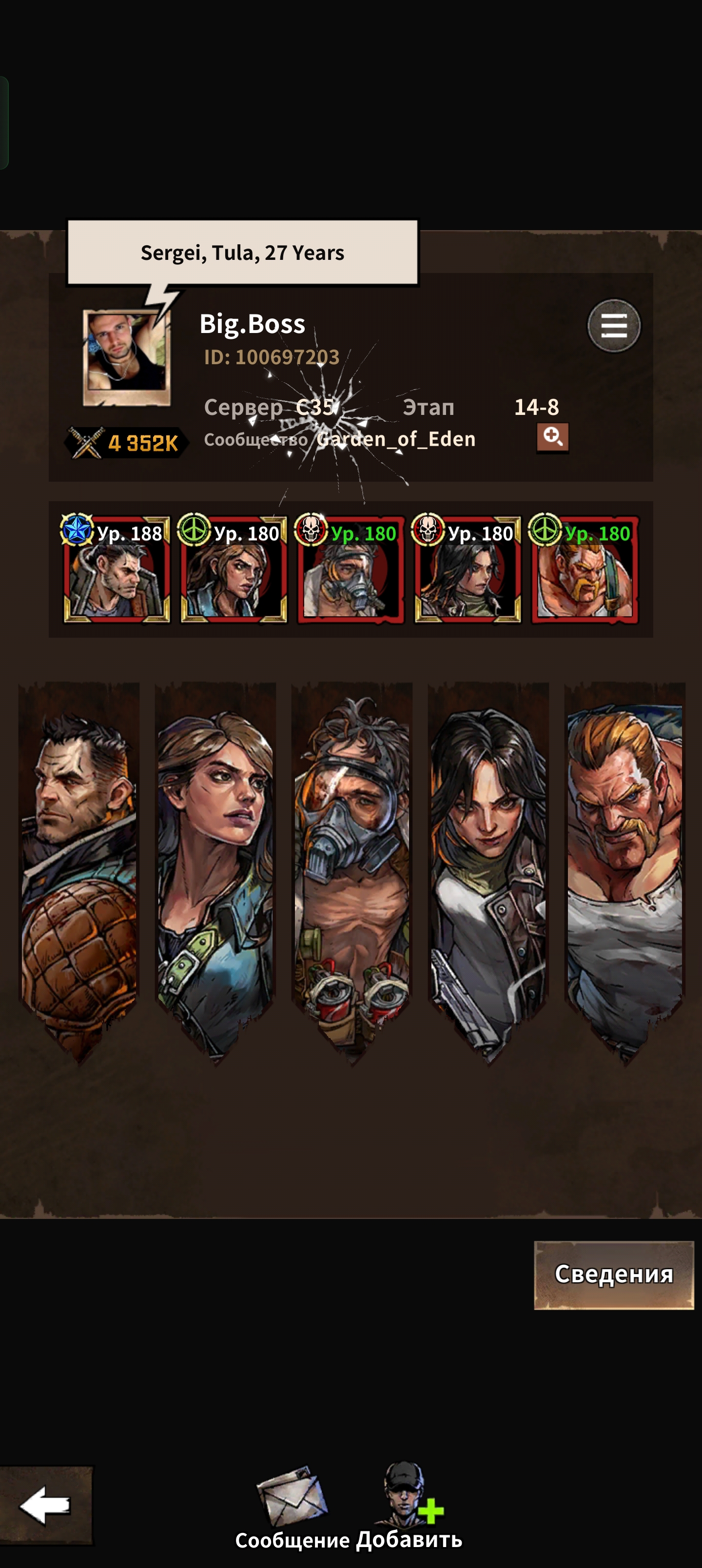Select the gas mask hero icon
702x1568 pixels.
click(350, 570)
